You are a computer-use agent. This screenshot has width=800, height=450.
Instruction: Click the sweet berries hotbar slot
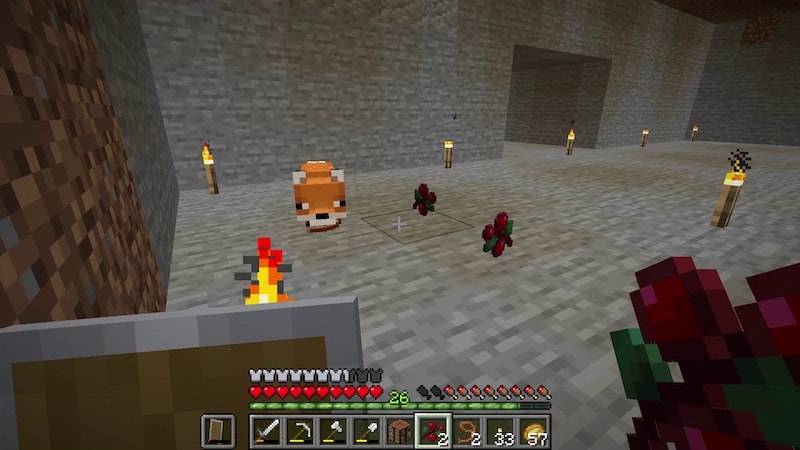(x=433, y=431)
